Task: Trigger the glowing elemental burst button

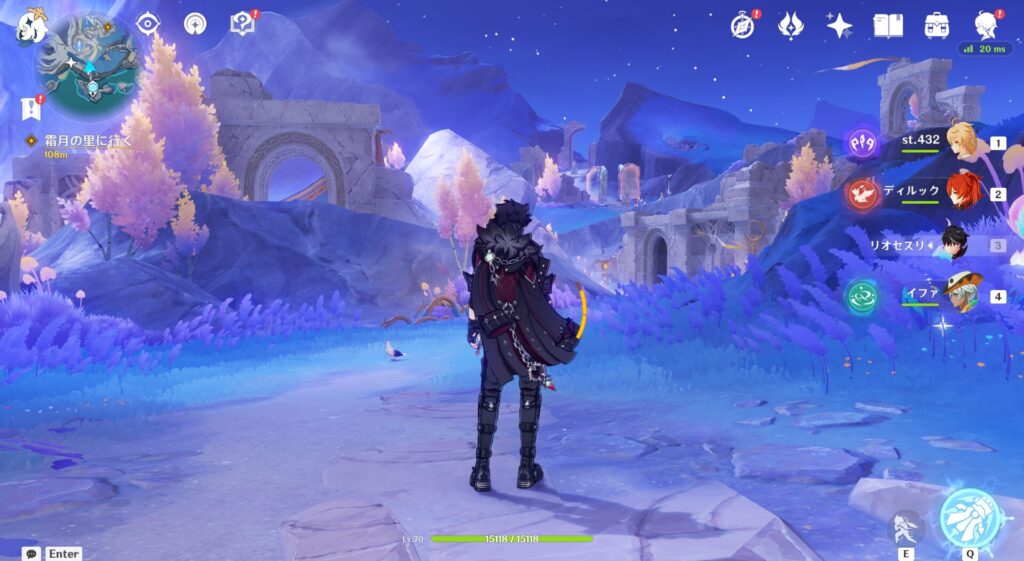Action: pyautogui.click(x=969, y=519)
